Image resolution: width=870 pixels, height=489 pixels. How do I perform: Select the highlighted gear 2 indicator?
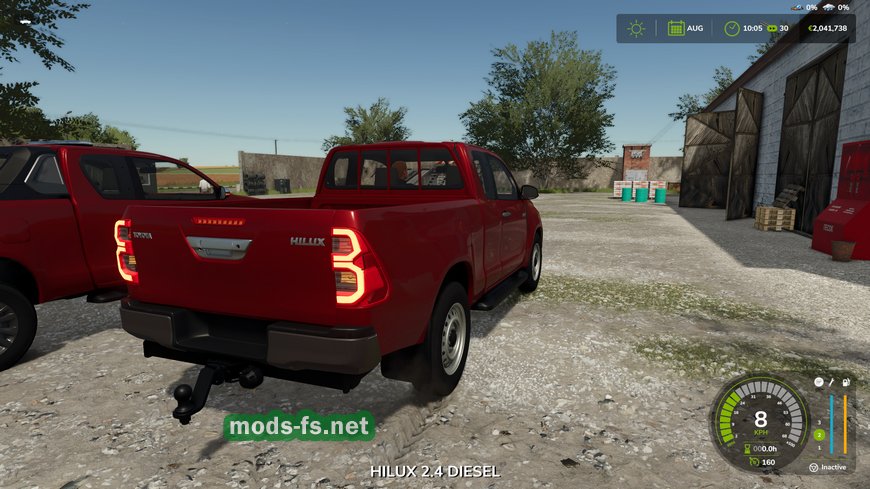coord(818,435)
